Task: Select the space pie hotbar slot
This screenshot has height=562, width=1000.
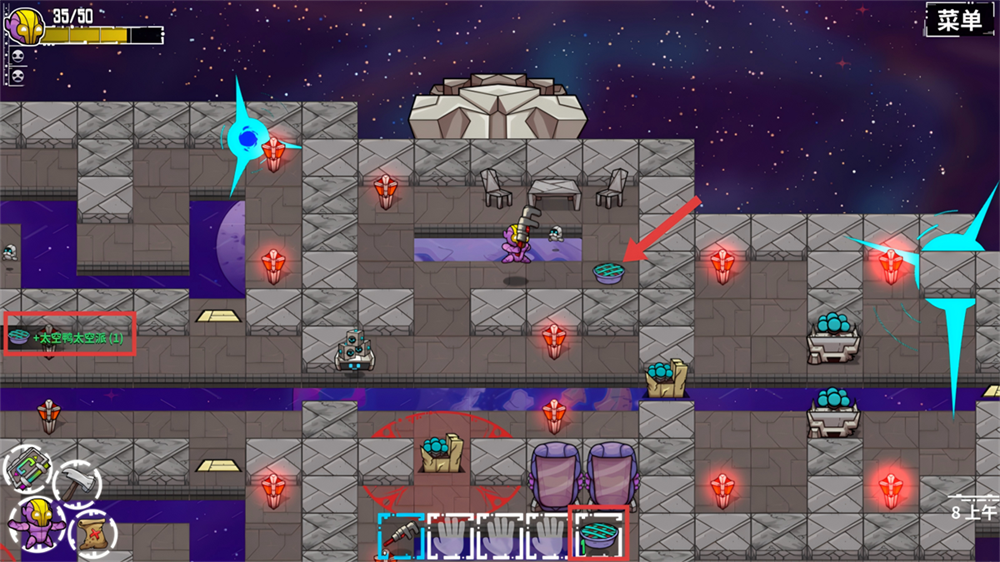Action: point(597,533)
